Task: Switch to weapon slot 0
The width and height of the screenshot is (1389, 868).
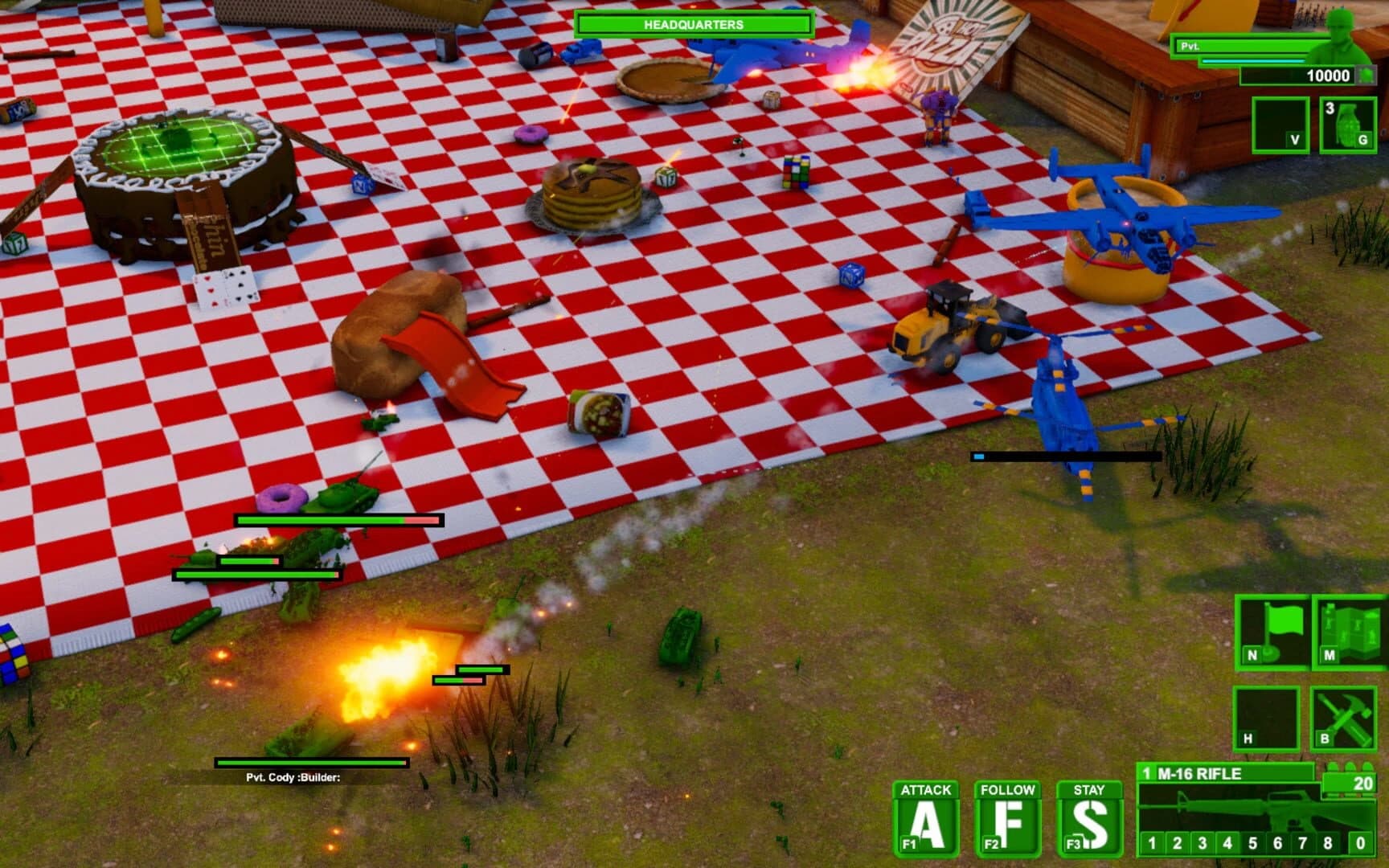Action: 1358,842
